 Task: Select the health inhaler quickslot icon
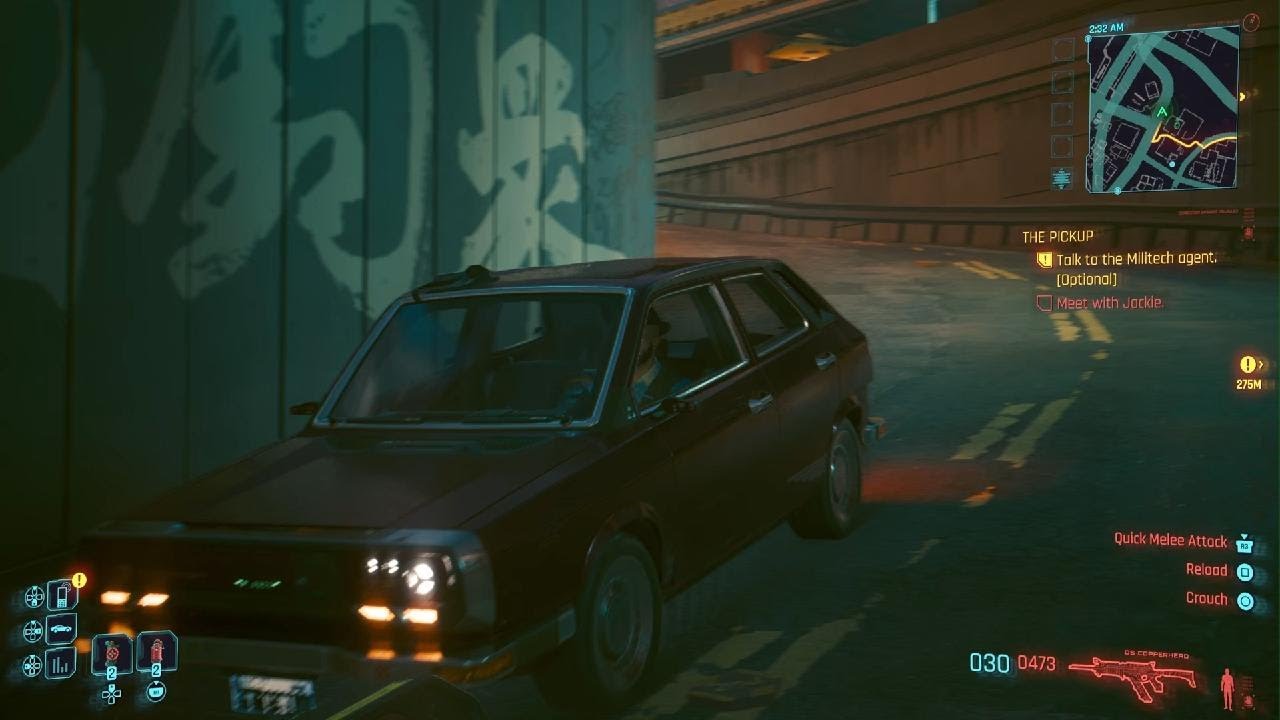(x=157, y=650)
